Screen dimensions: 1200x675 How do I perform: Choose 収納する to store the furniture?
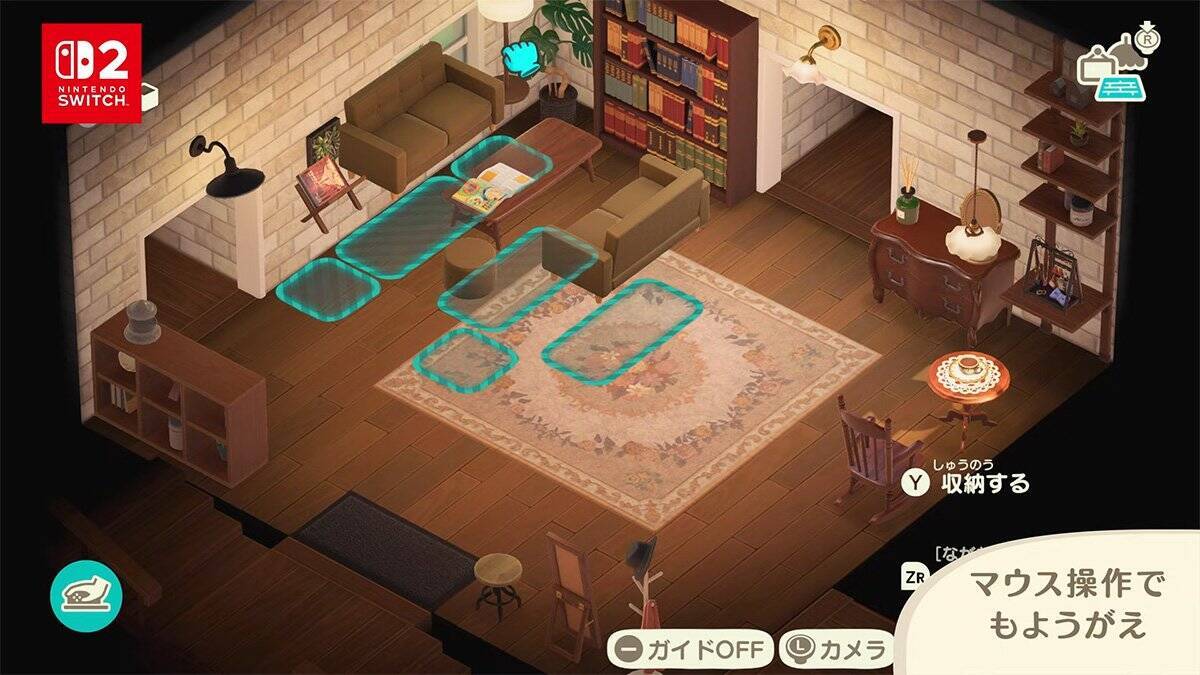pyautogui.click(x=967, y=483)
